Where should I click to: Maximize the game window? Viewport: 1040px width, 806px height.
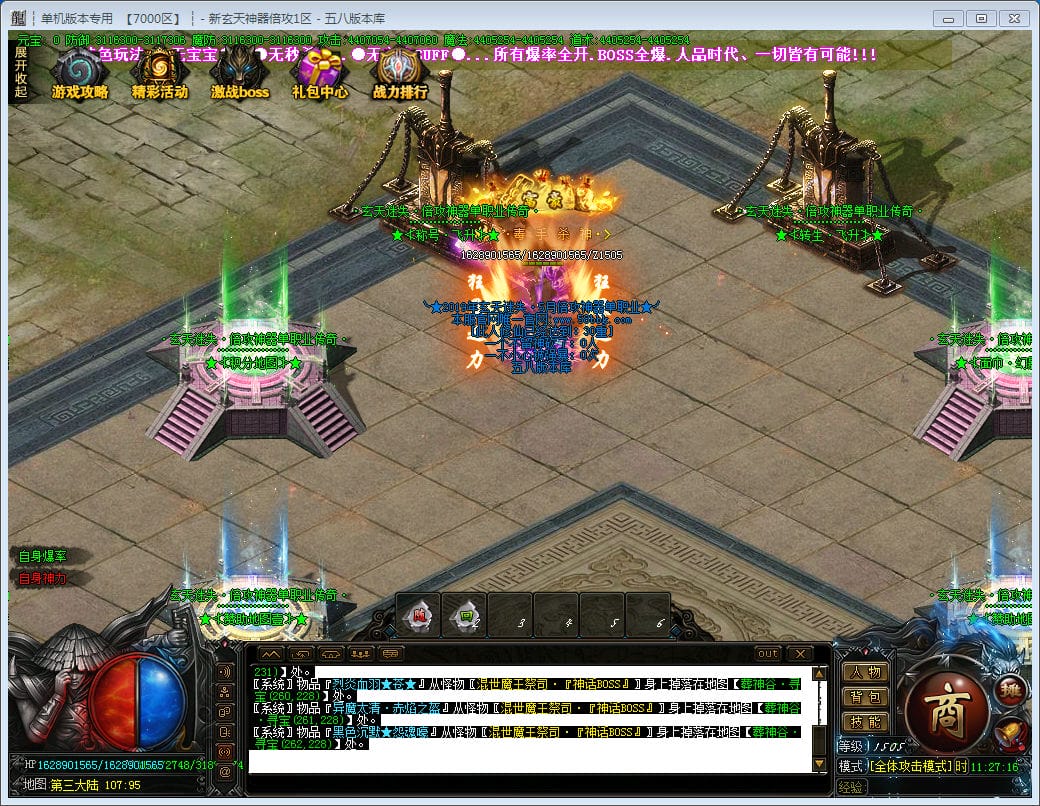(981, 18)
